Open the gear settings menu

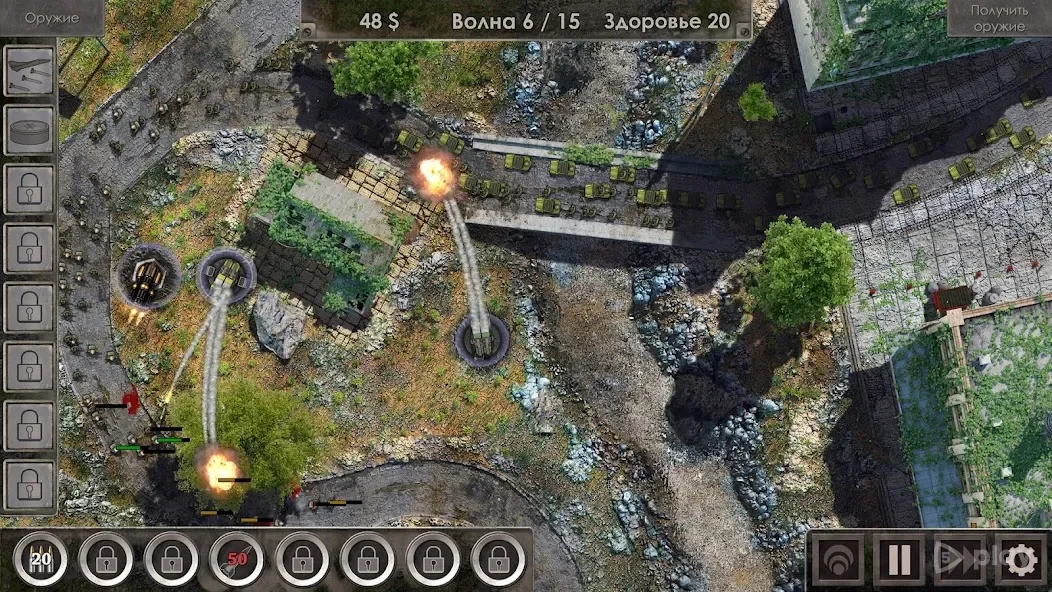pyautogui.click(x=1020, y=560)
